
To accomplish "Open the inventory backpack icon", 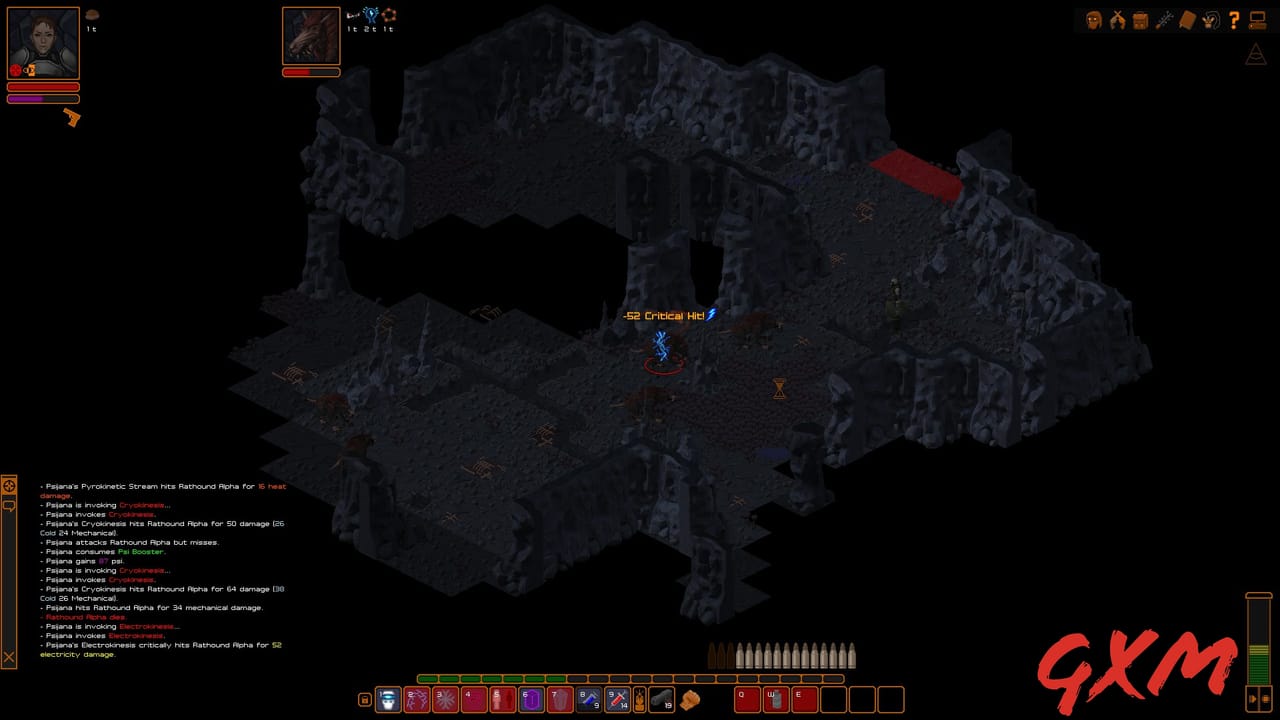I will point(1140,20).
